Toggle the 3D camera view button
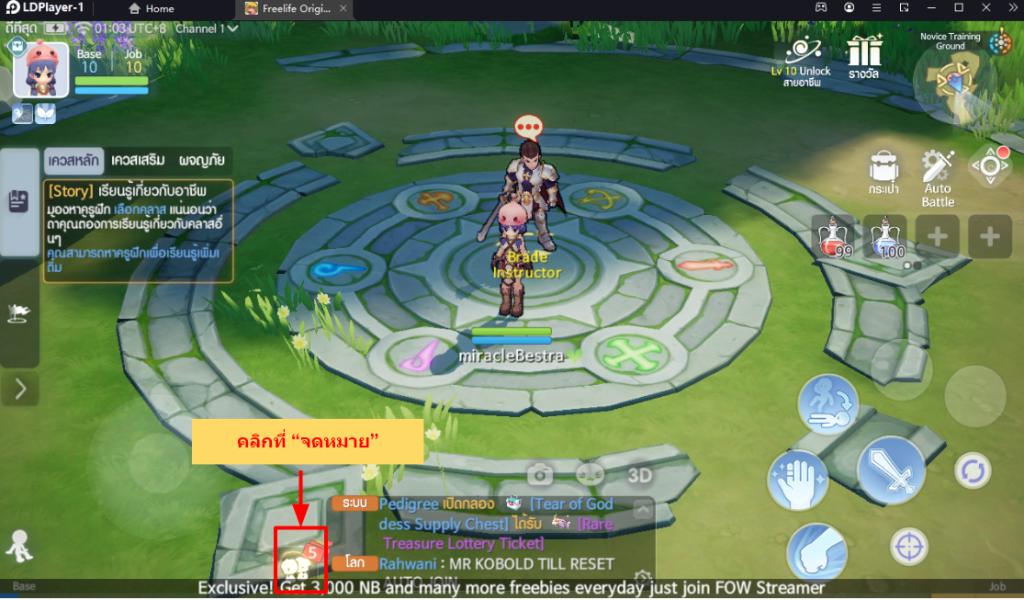Screen dimensions: 1024x600 coord(639,473)
